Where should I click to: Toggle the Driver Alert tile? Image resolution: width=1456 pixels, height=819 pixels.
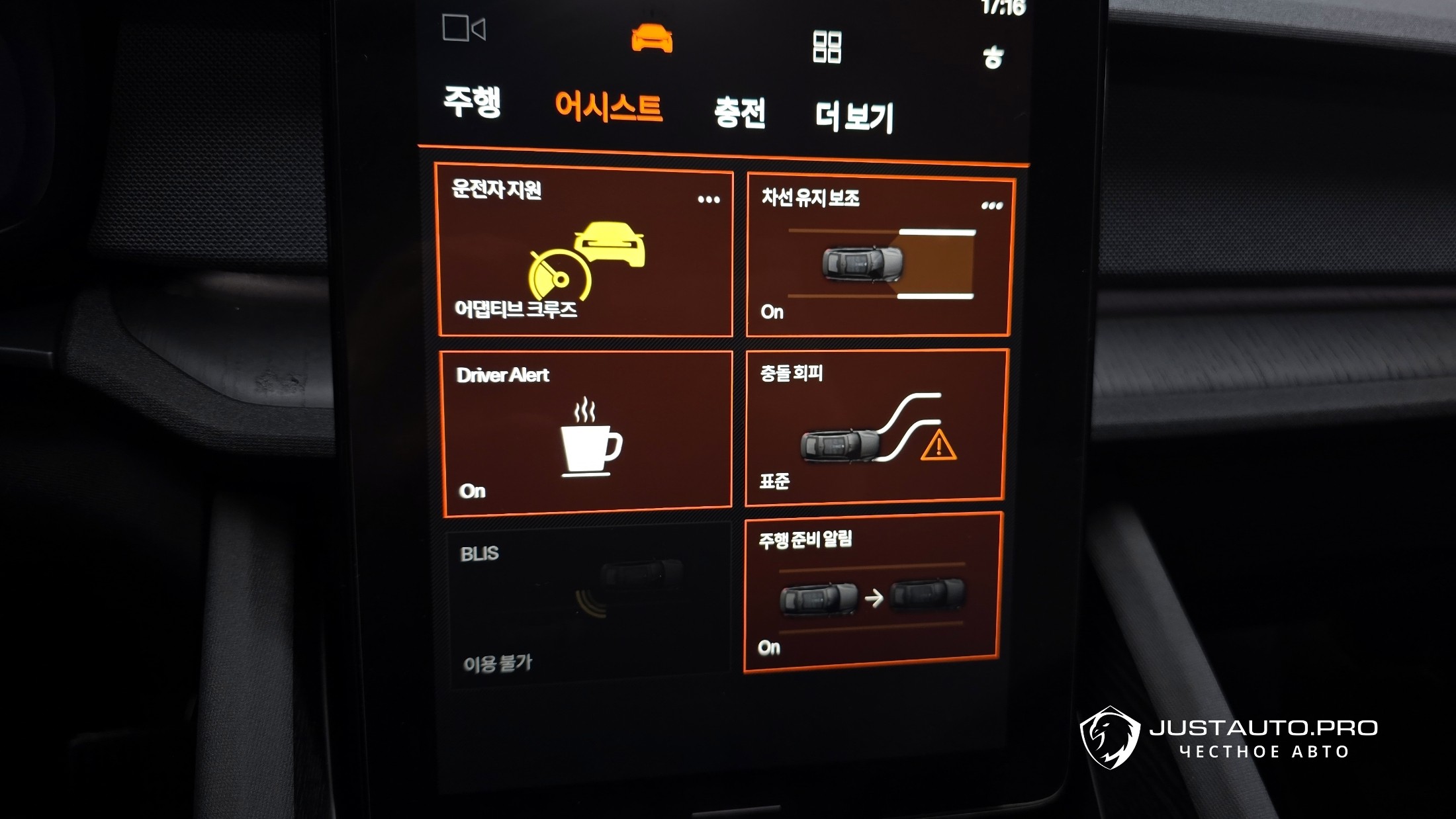tap(586, 433)
